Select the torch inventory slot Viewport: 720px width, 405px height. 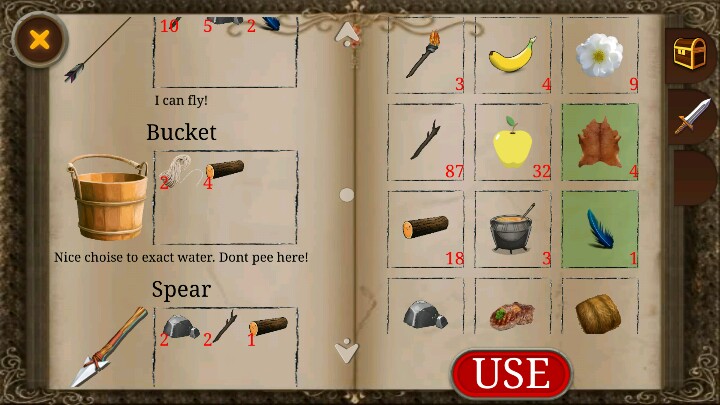(x=425, y=56)
